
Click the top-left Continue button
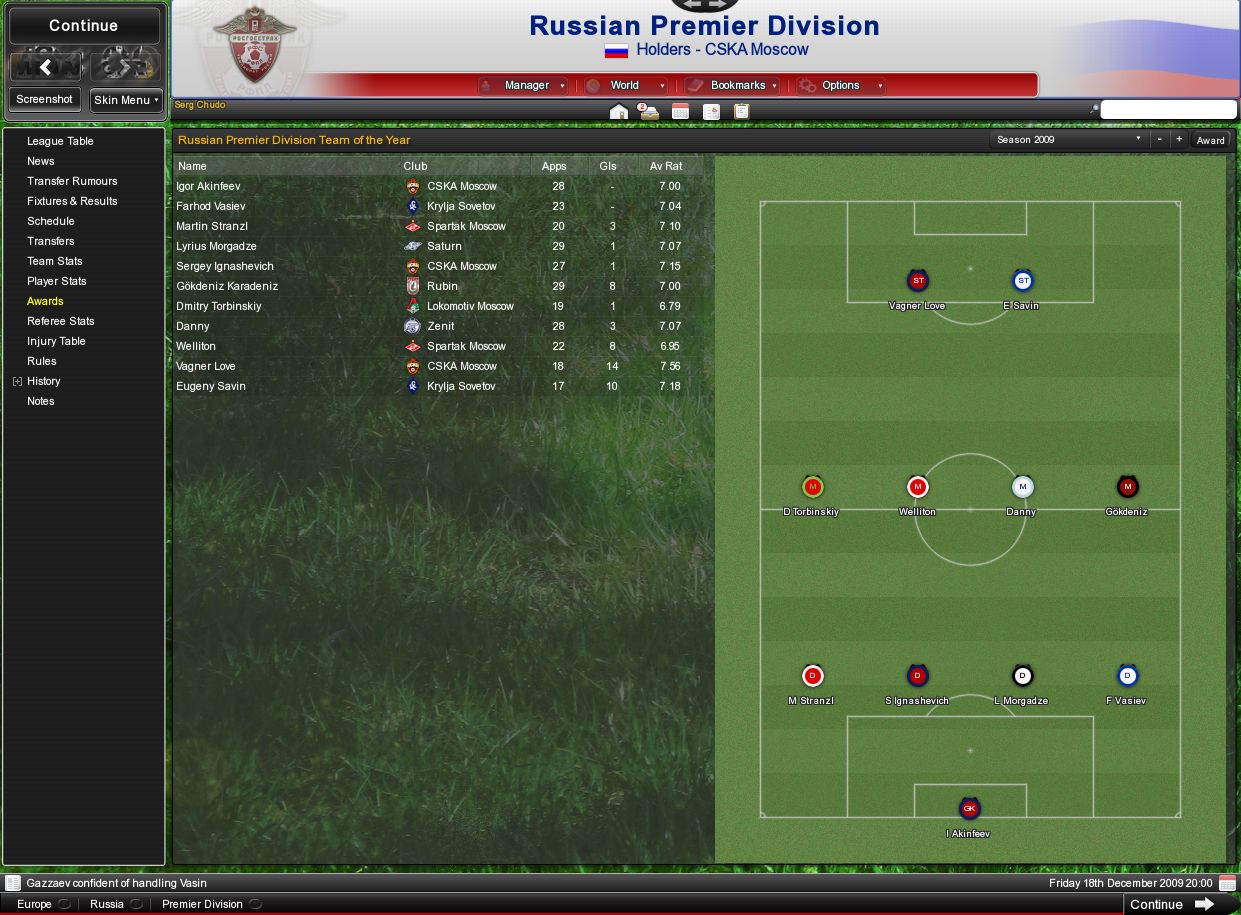pyautogui.click(x=84, y=26)
